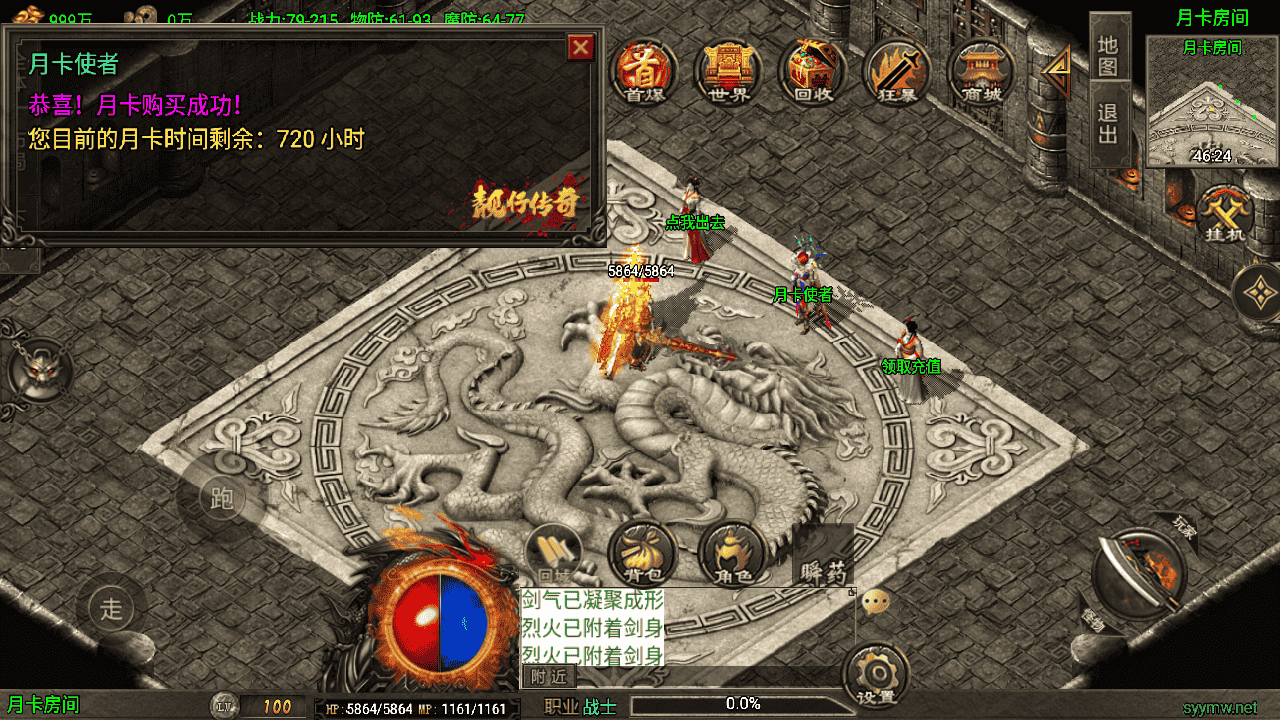Click the 退出 exit button
The height and width of the screenshot is (720, 1280).
click(1108, 122)
